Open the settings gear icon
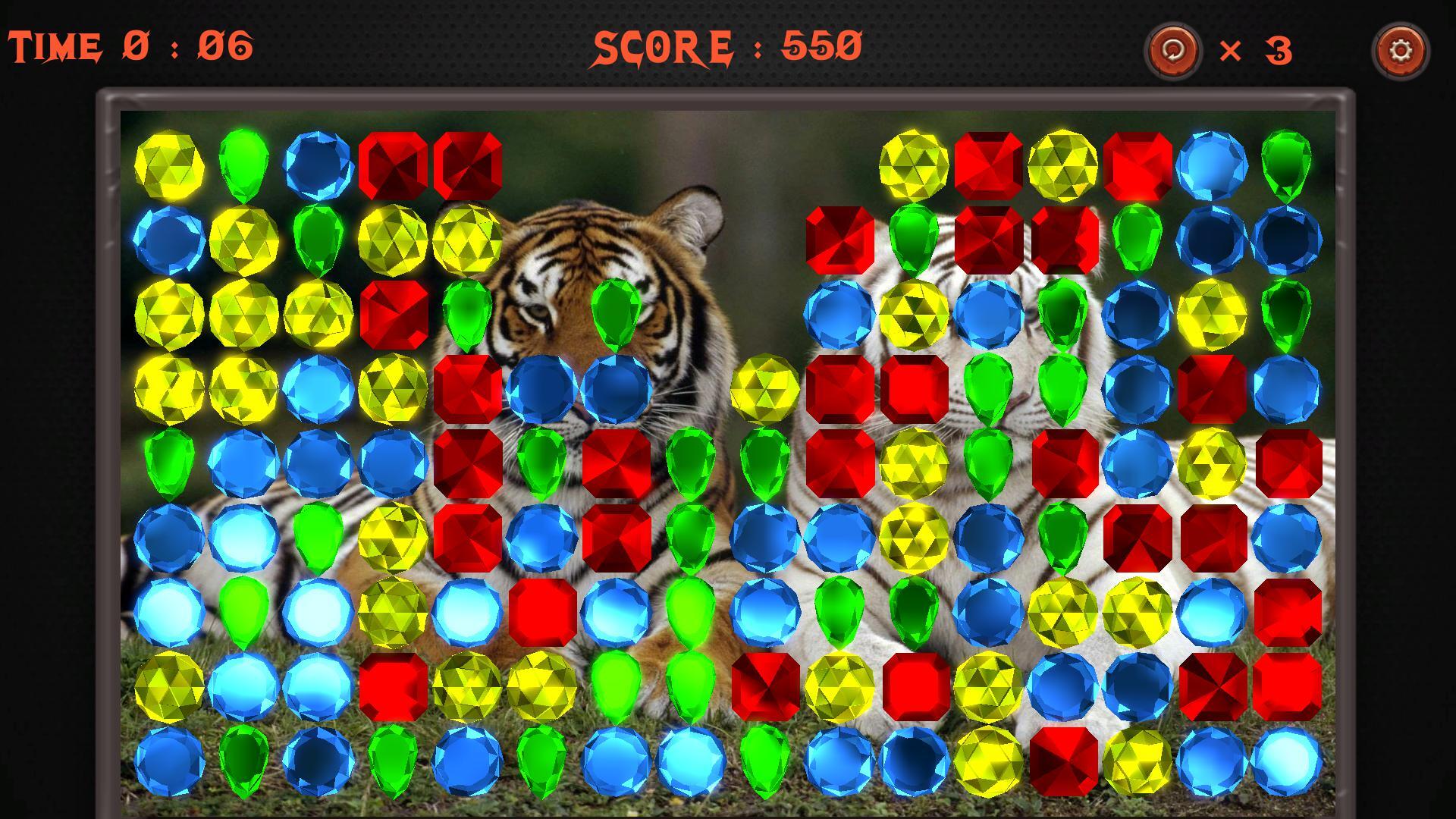 [1404, 52]
